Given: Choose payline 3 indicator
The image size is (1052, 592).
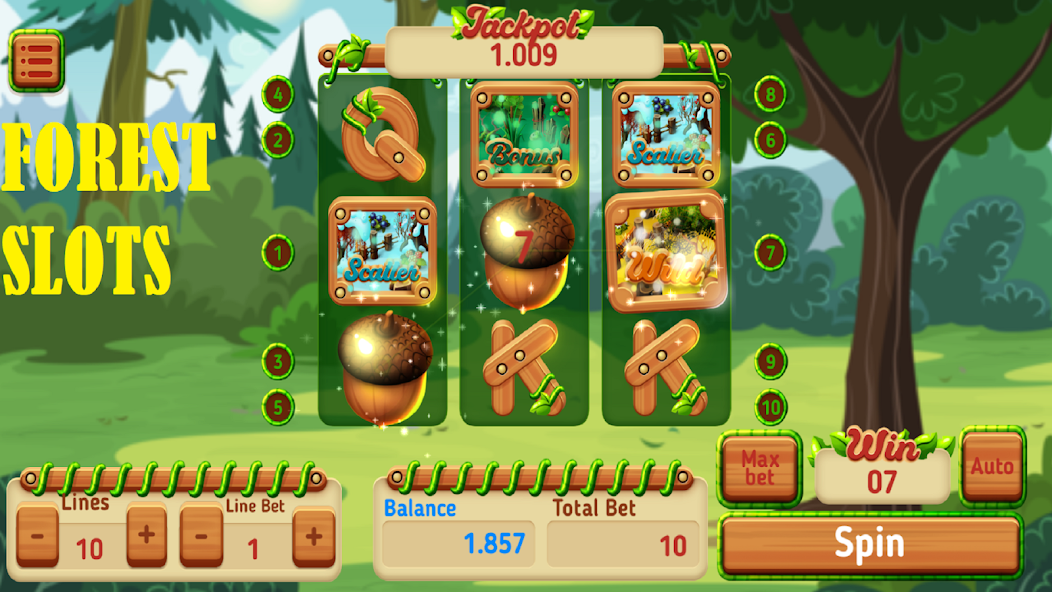Looking at the screenshot, I should pyautogui.click(x=277, y=361).
